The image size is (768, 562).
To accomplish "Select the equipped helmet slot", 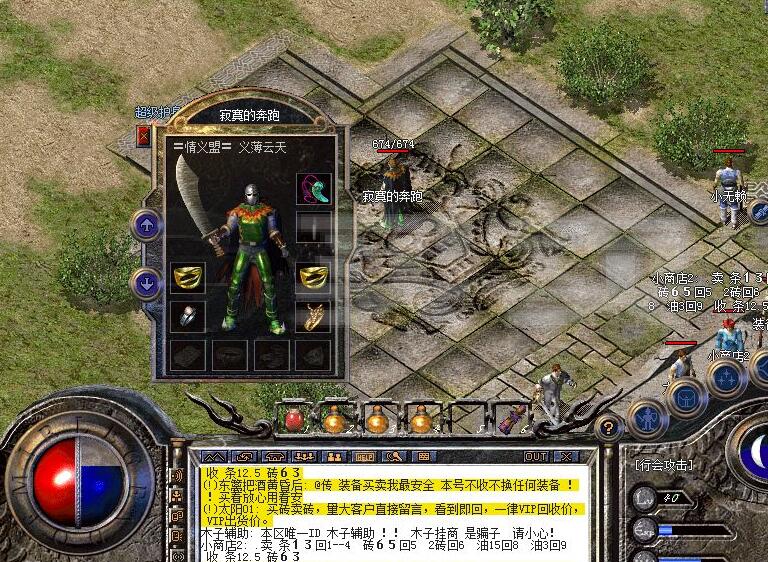I will 313,187.
